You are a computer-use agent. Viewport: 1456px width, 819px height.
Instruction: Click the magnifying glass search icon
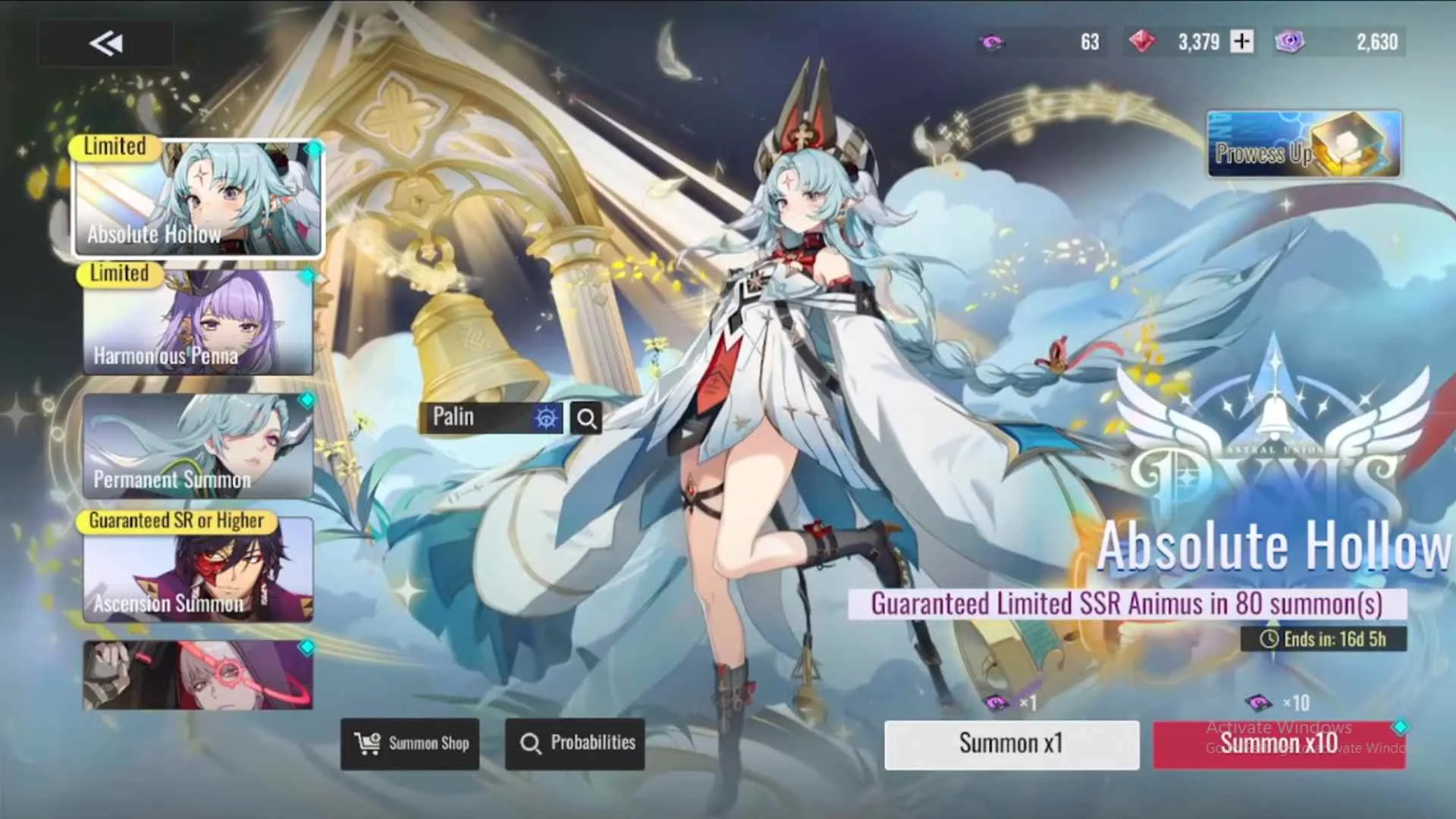tap(585, 417)
